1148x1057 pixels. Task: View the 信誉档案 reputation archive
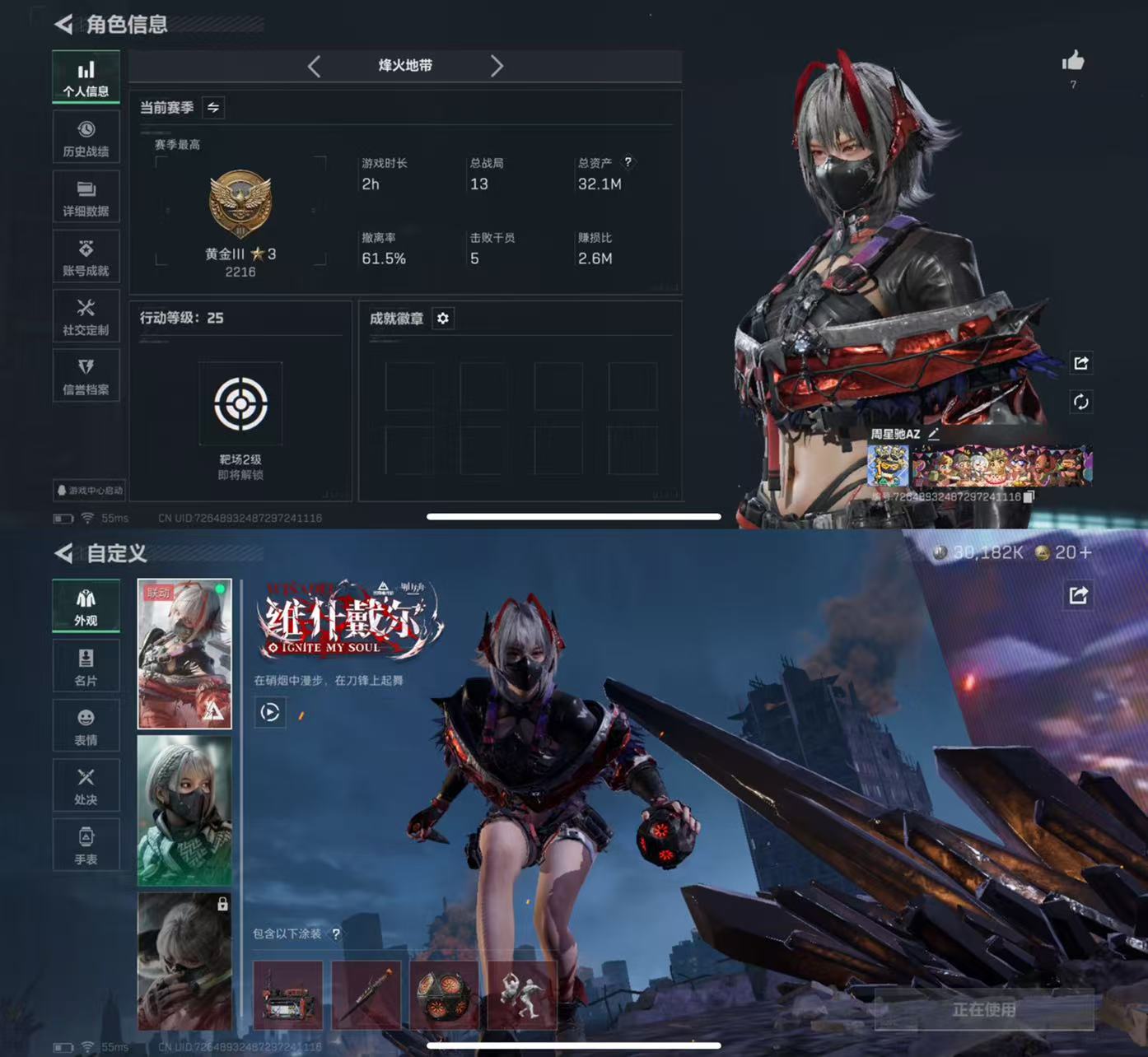pyautogui.click(x=86, y=375)
